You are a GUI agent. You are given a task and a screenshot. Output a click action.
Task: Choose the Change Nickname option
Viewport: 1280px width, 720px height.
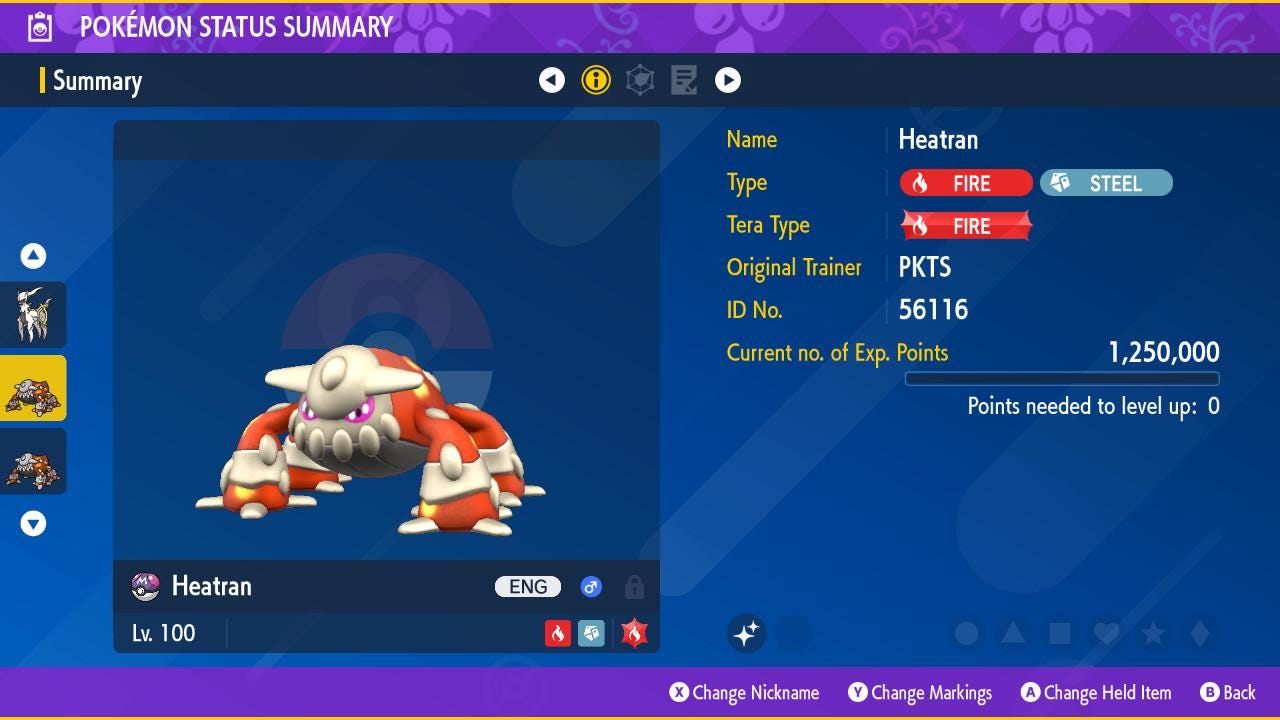click(x=744, y=693)
